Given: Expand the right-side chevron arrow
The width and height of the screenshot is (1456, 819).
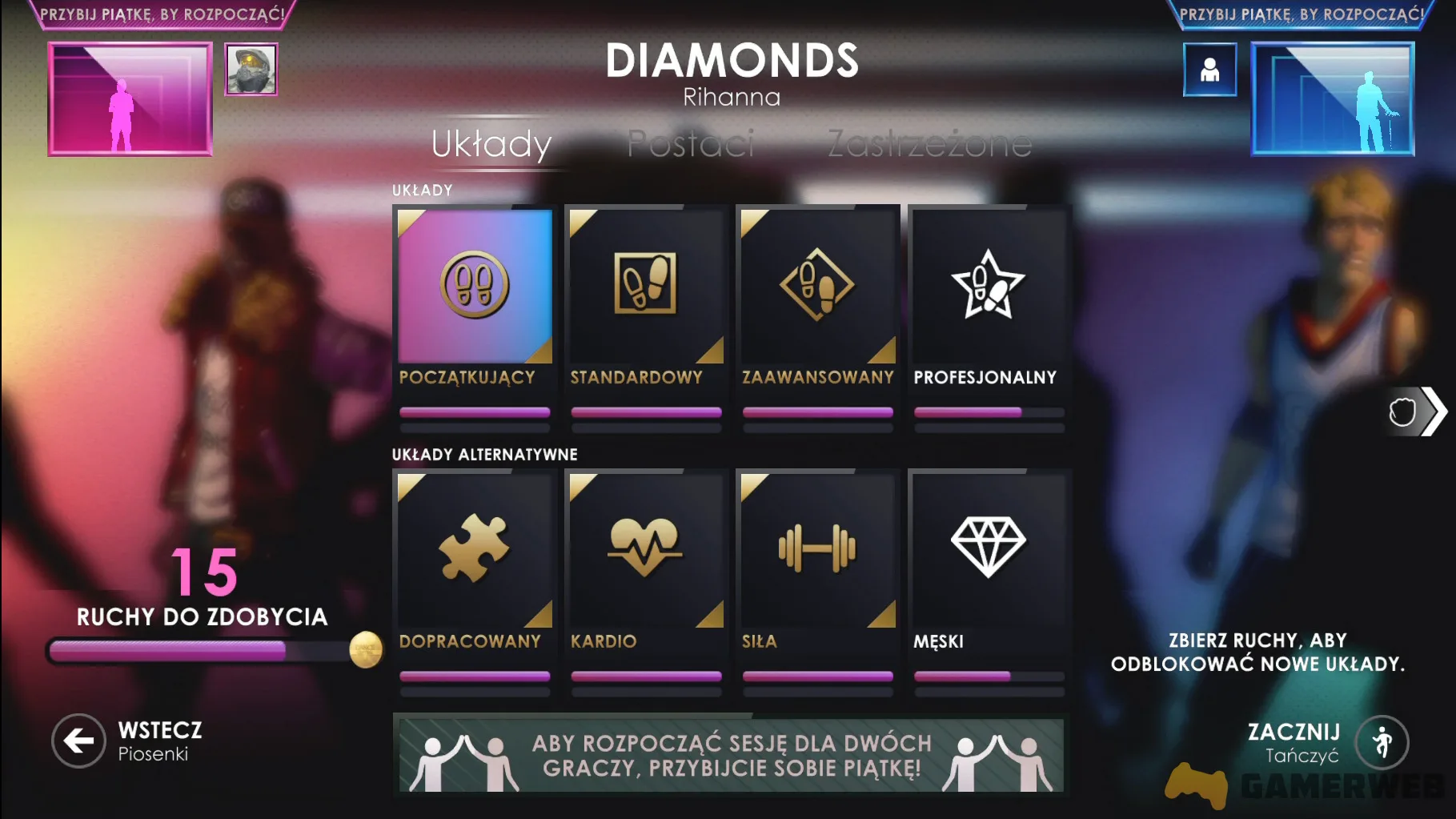Looking at the screenshot, I should point(1432,411).
